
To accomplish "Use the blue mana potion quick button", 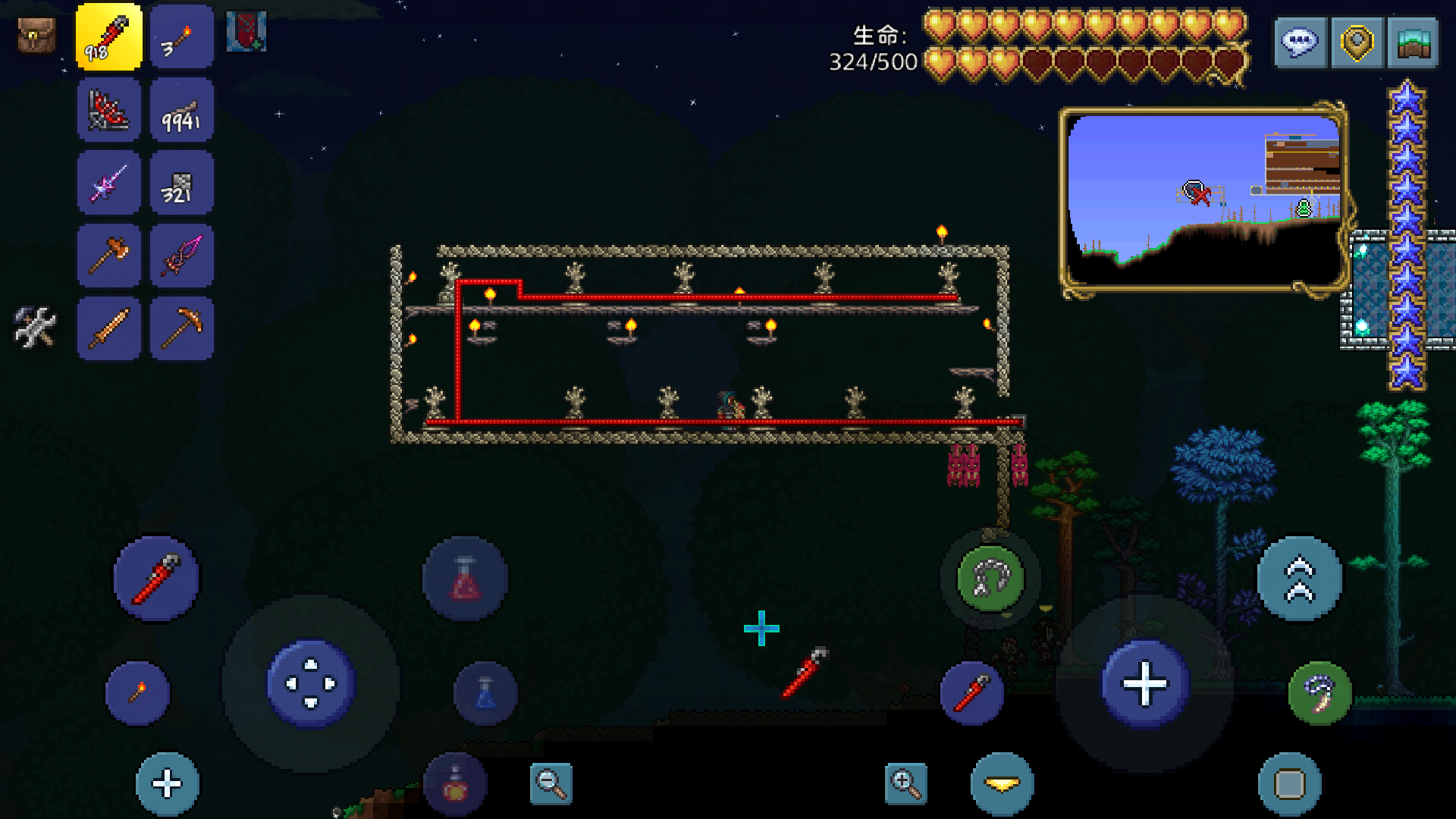I will (485, 694).
